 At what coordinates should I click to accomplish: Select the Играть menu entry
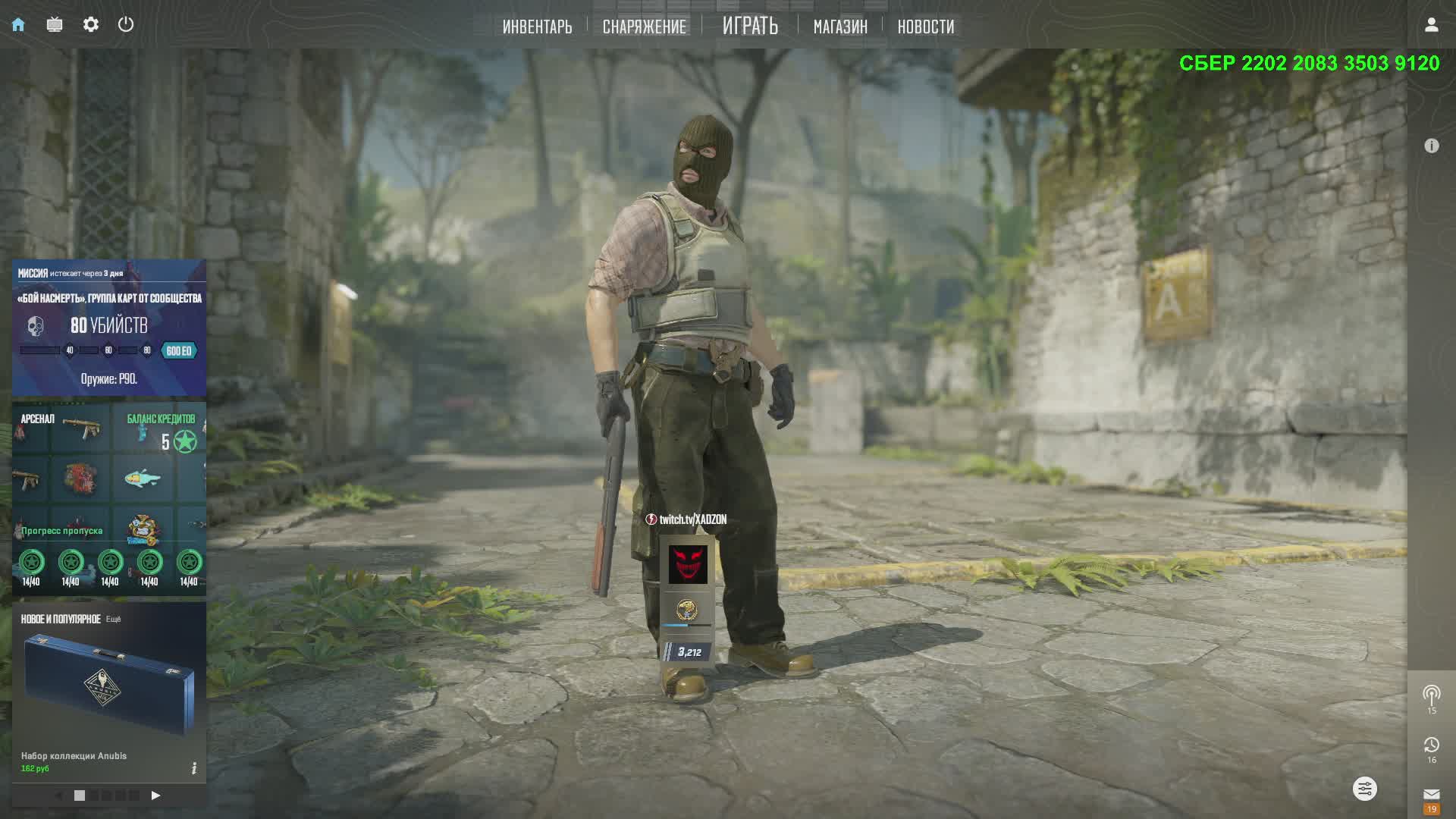tap(750, 26)
